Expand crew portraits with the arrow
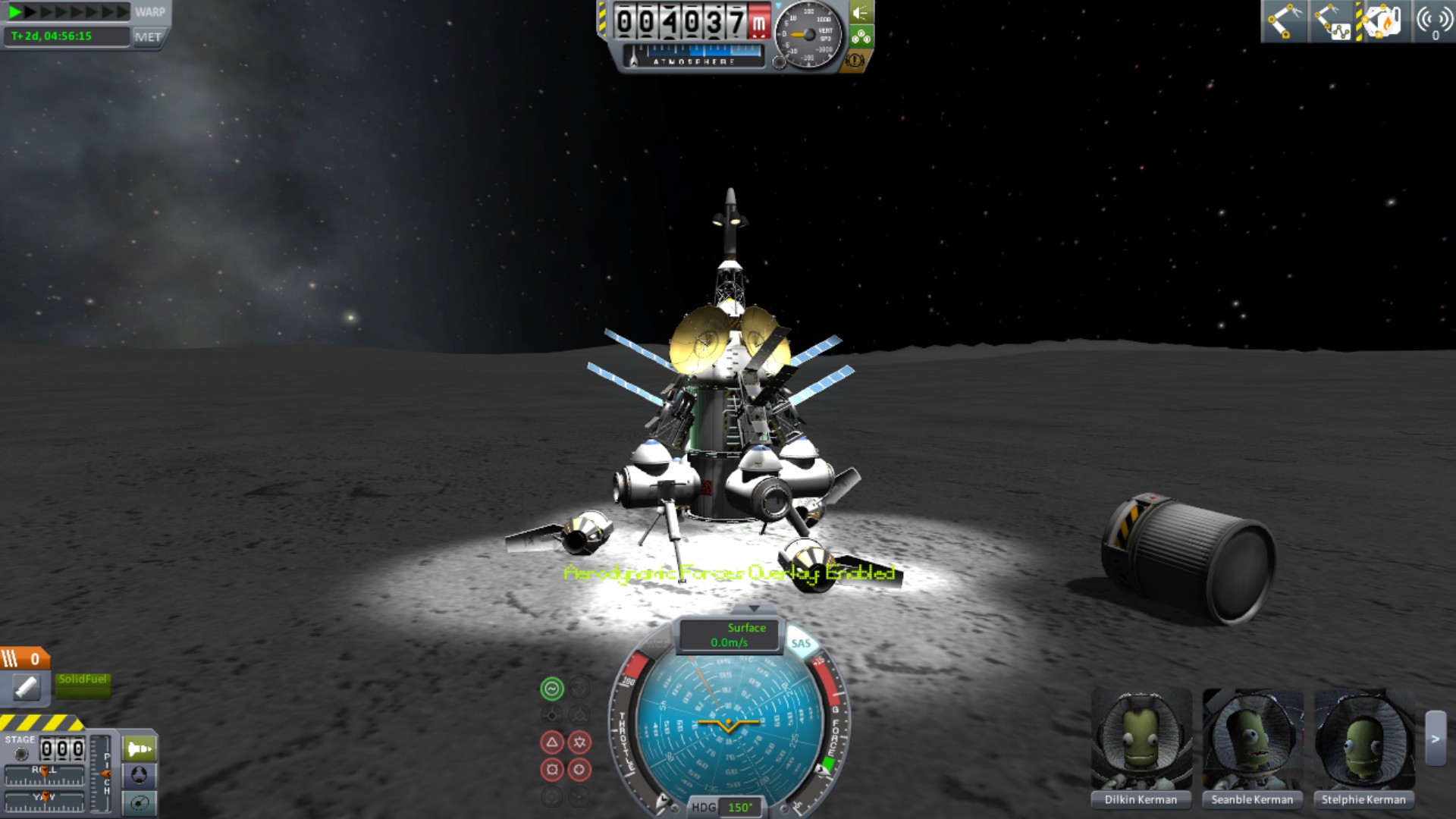The image size is (1456, 819). point(1435,739)
